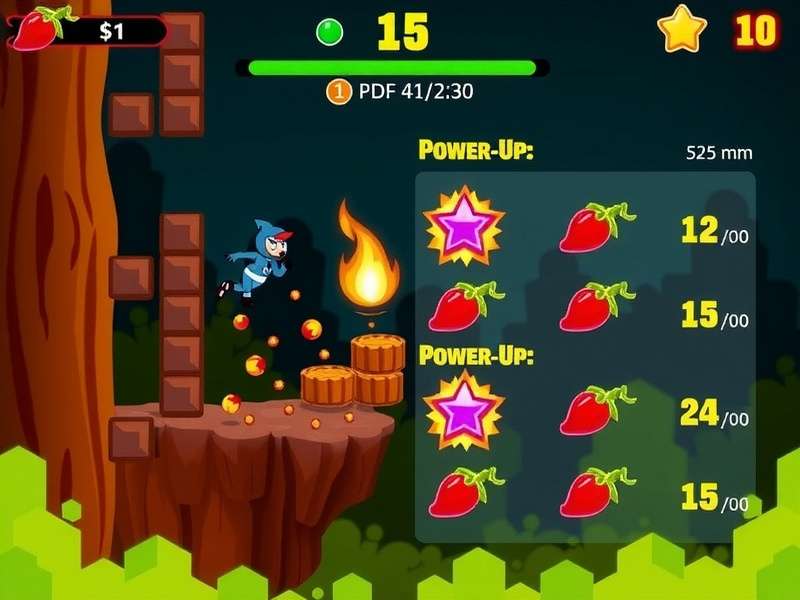Click the gold star icon beside the 10
The height and width of the screenshot is (600, 800).
[682, 31]
